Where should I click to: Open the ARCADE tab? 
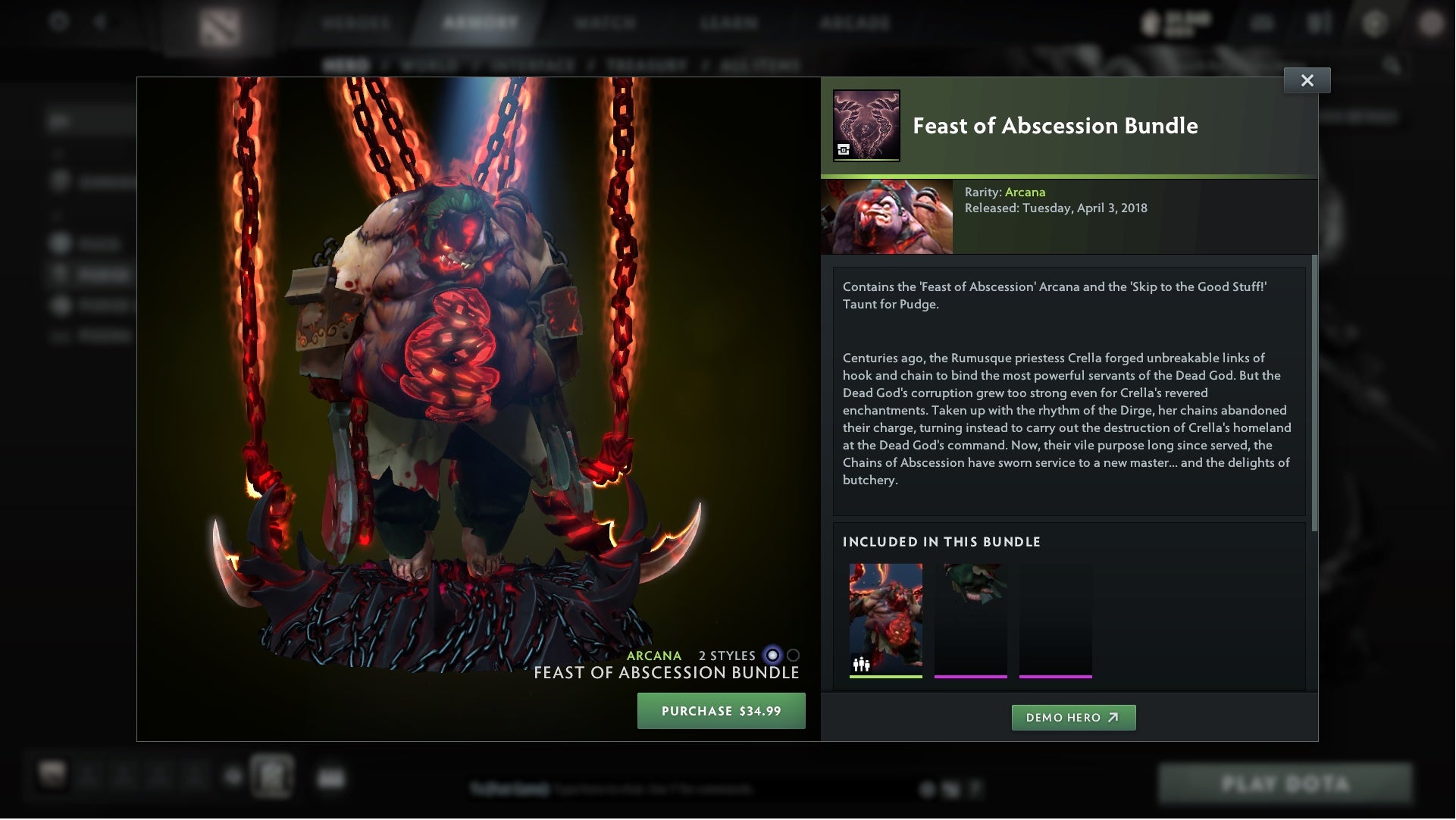(x=856, y=23)
